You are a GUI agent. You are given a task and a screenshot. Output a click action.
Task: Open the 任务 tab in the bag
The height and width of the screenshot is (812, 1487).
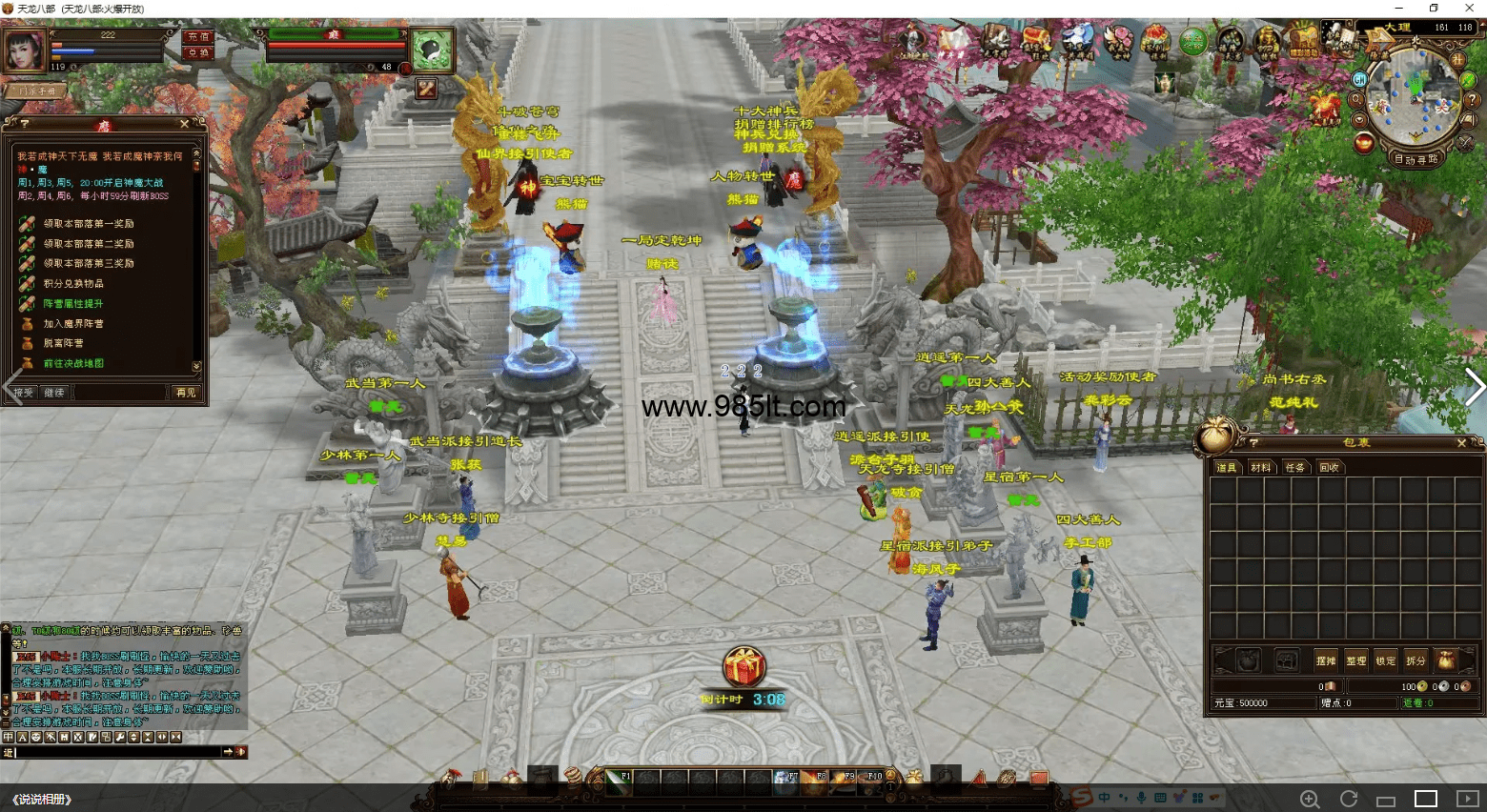1294,468
